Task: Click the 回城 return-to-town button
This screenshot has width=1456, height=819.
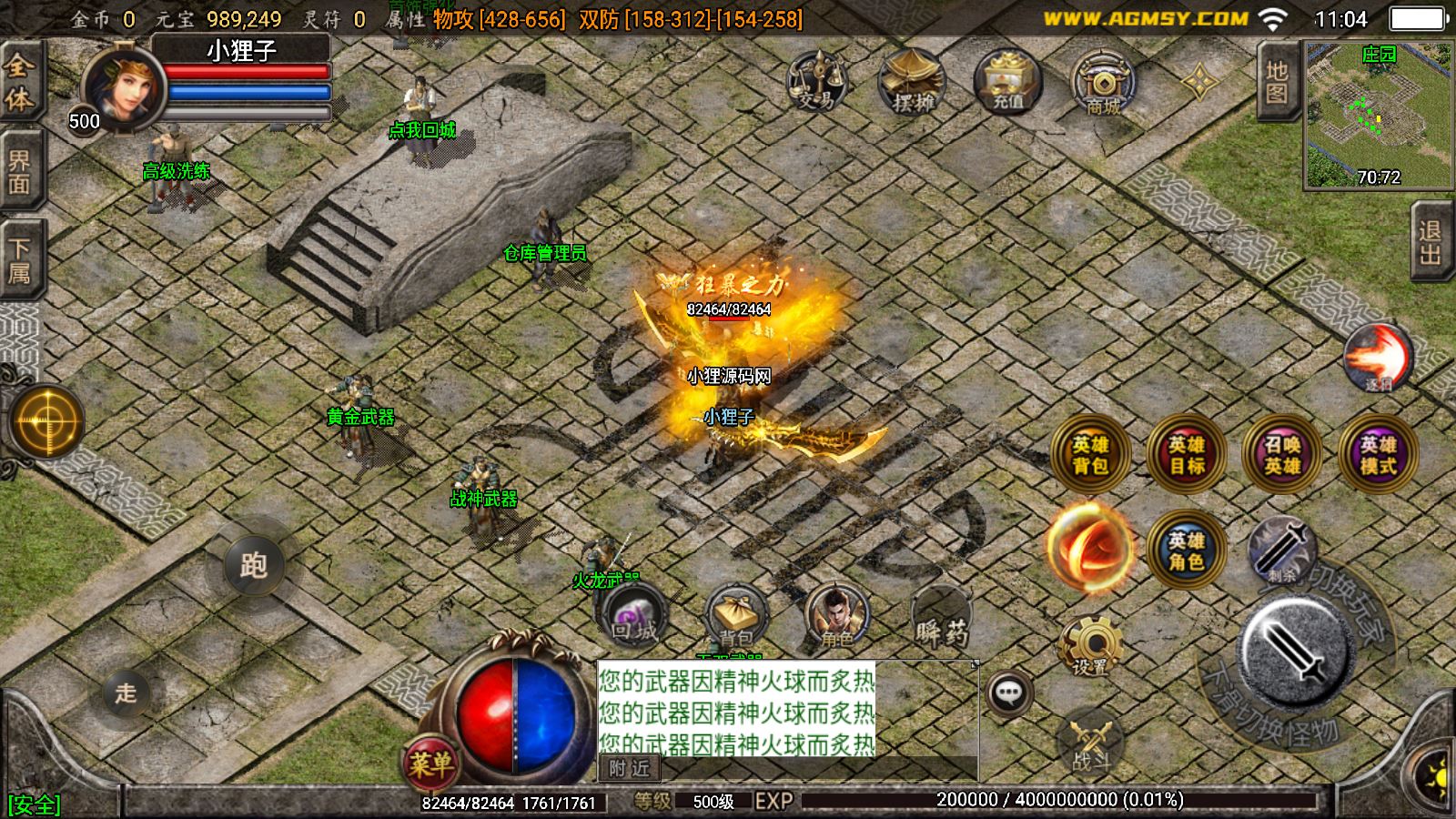Action: 634,618
